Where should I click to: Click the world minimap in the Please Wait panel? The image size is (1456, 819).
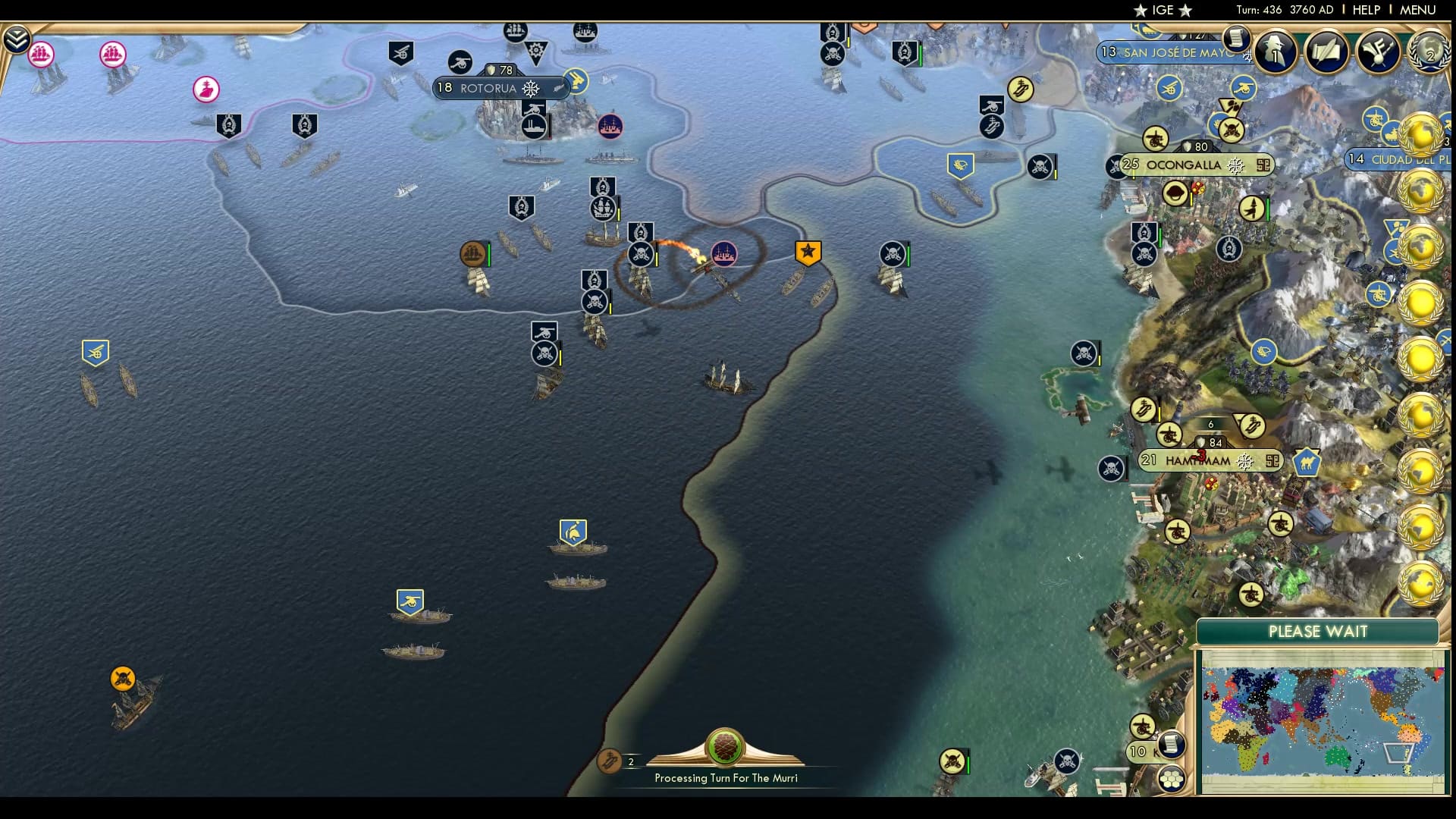pyautogui.click(x=1319, y=720)
